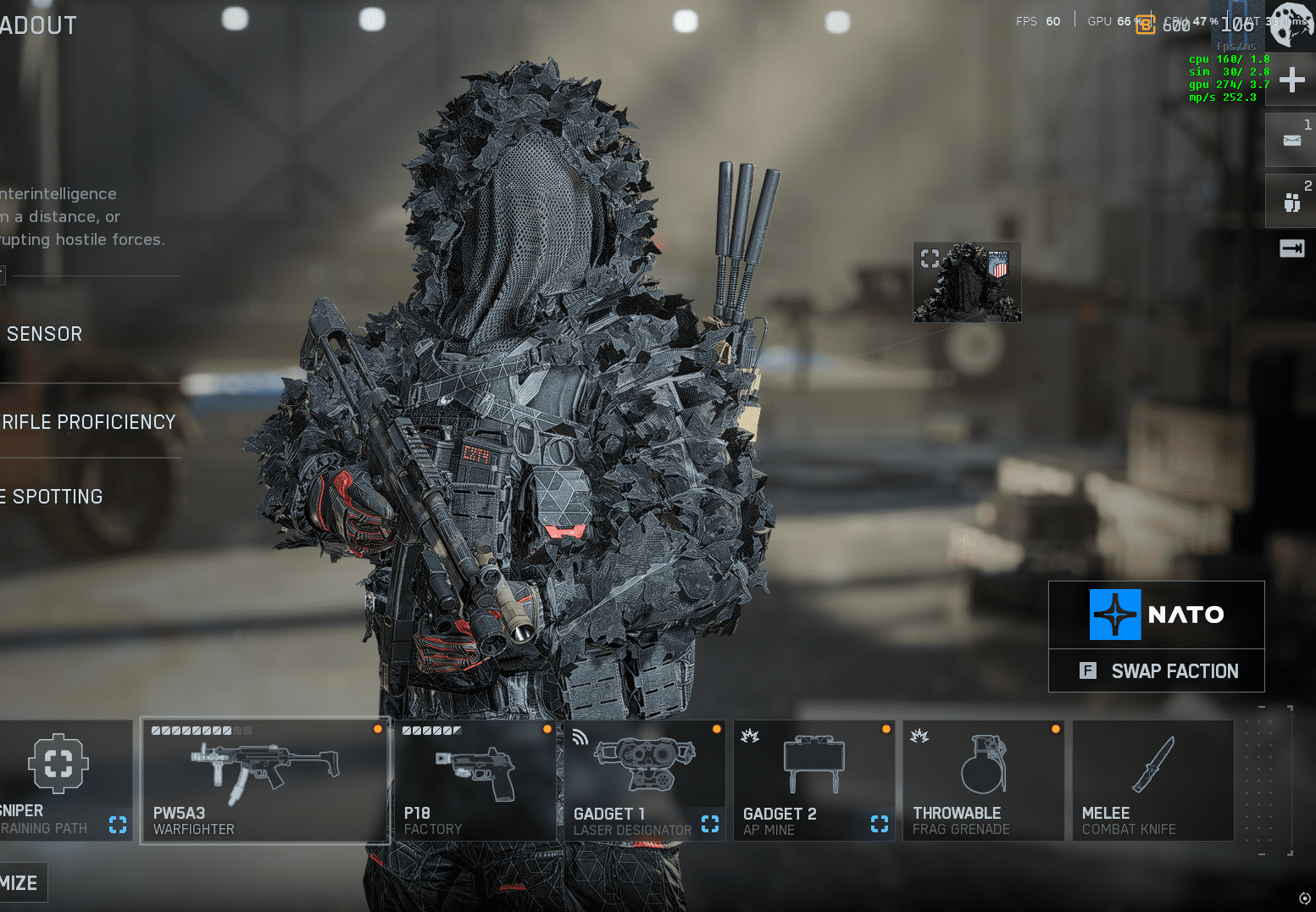Select the PW5A3 Warfighter primary weapon slot
The image size is (1316, 912).
click(x=265, y=780)
